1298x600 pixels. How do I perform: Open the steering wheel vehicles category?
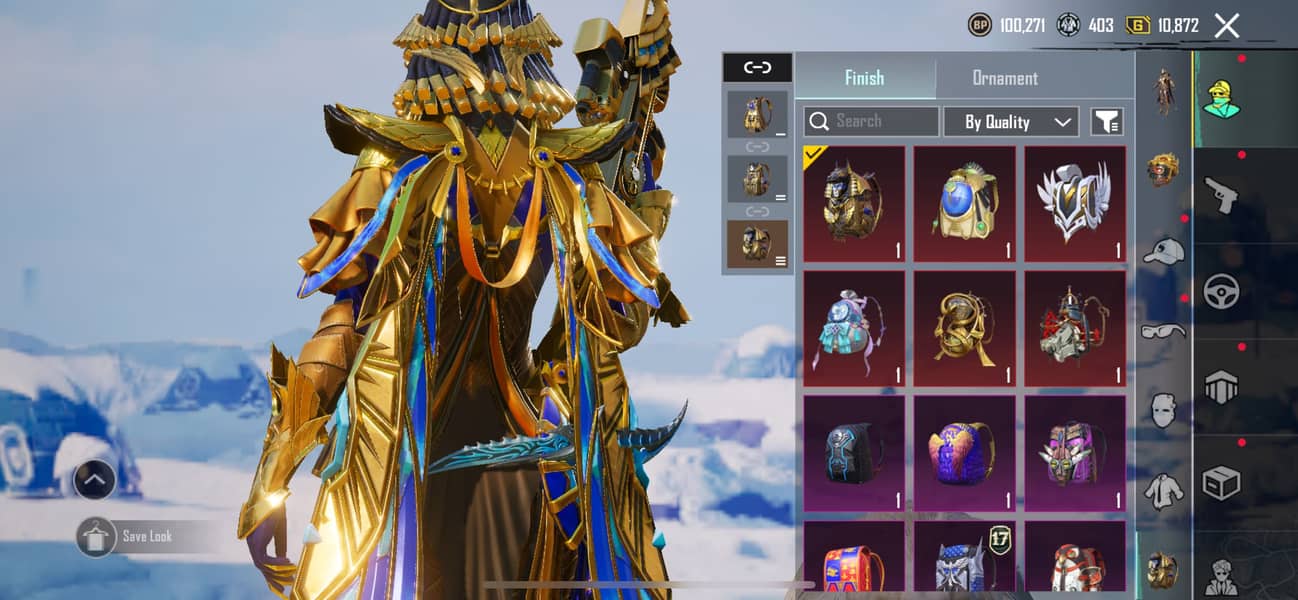coord(1221,290)
